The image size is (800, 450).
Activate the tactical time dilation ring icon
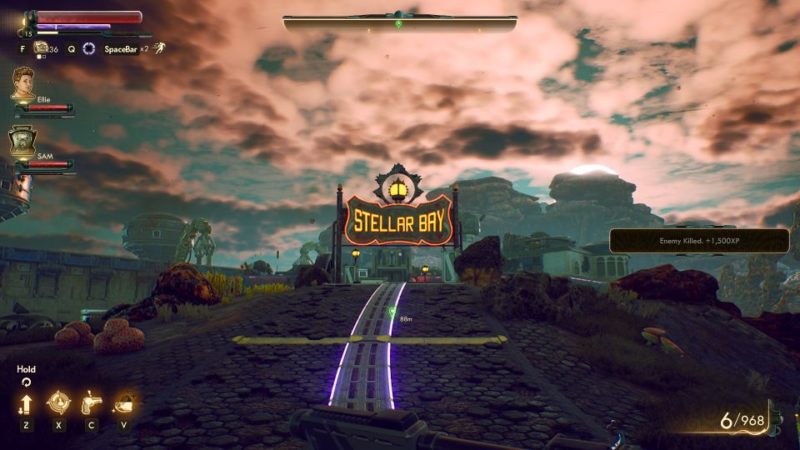coord(89,48)
